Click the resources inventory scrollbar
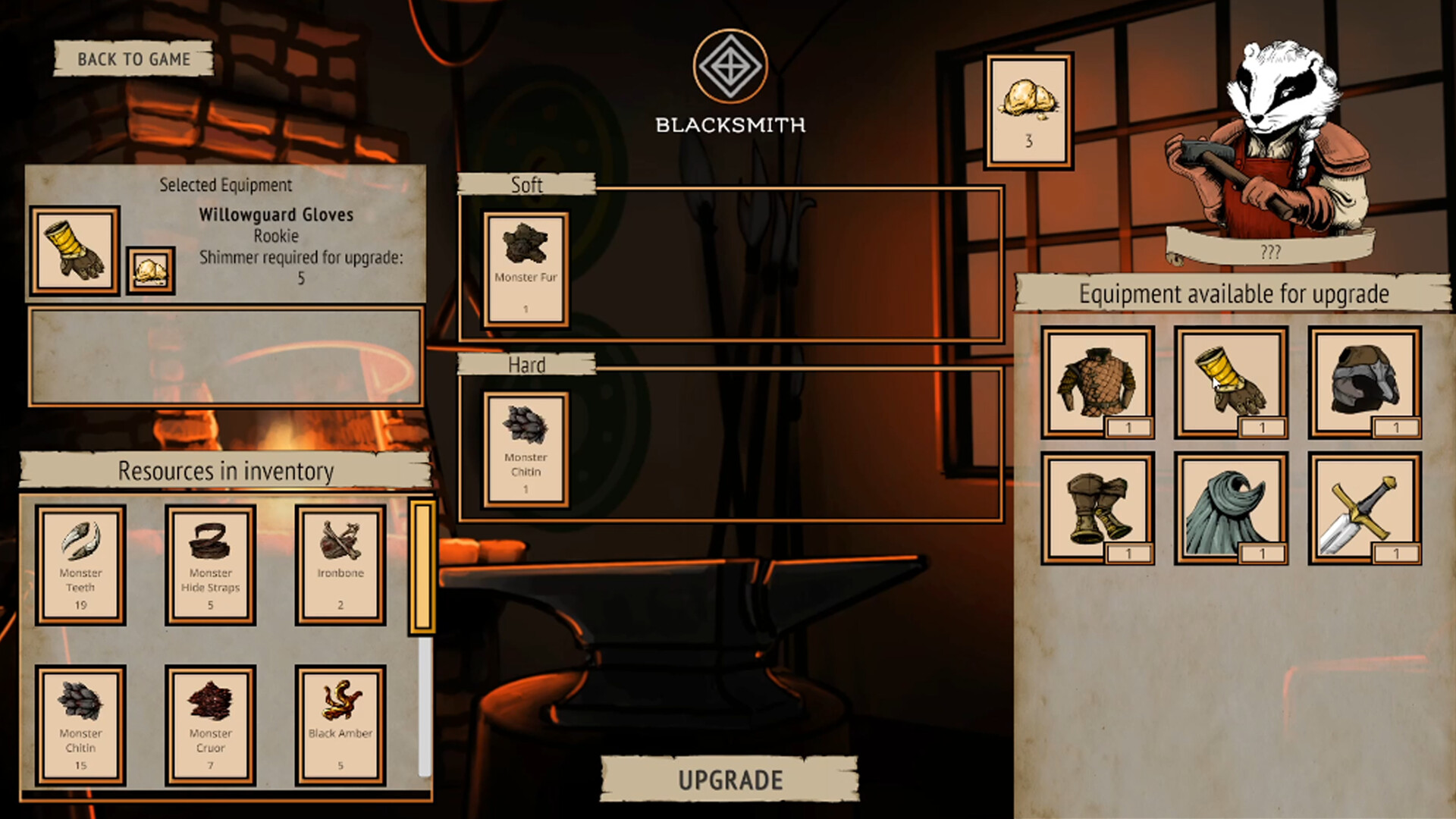The width and height of the screenshot is (1456, 819). tap(422, 566)
